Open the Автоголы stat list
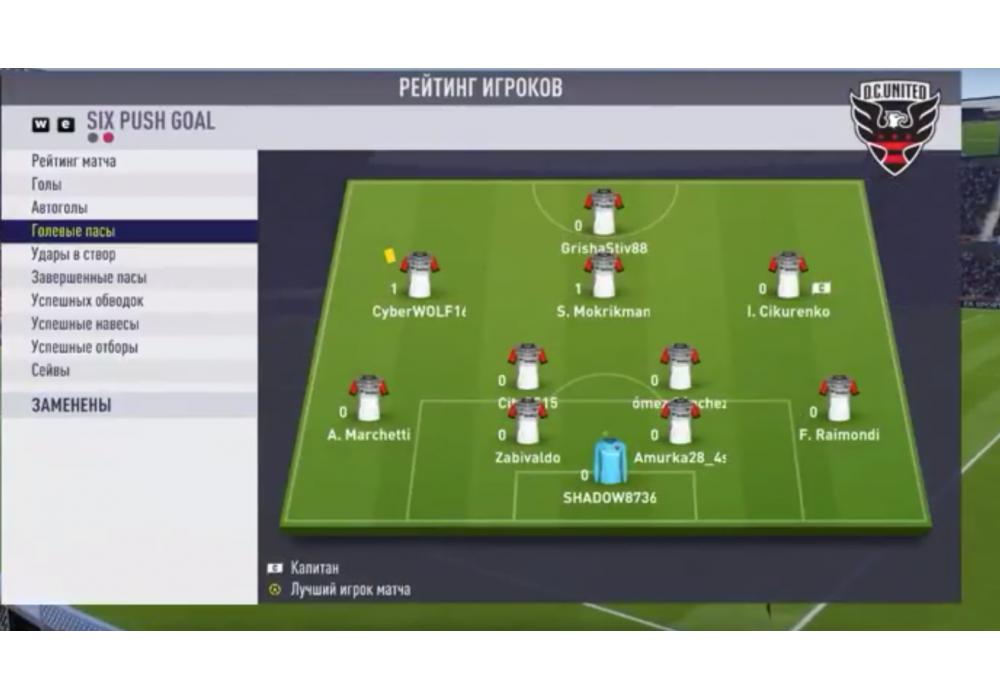 [59, 208]
